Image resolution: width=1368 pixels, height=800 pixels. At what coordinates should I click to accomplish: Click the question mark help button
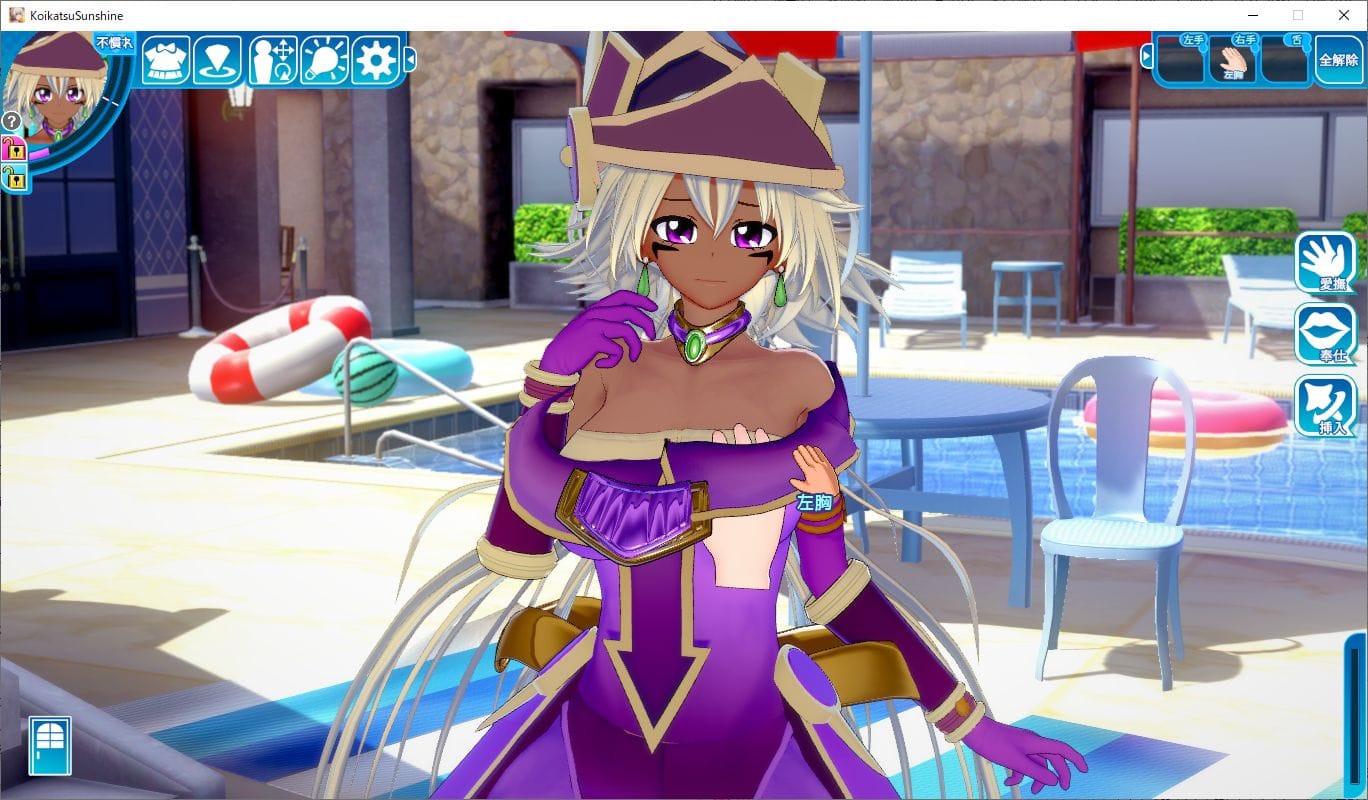(12, 121)
